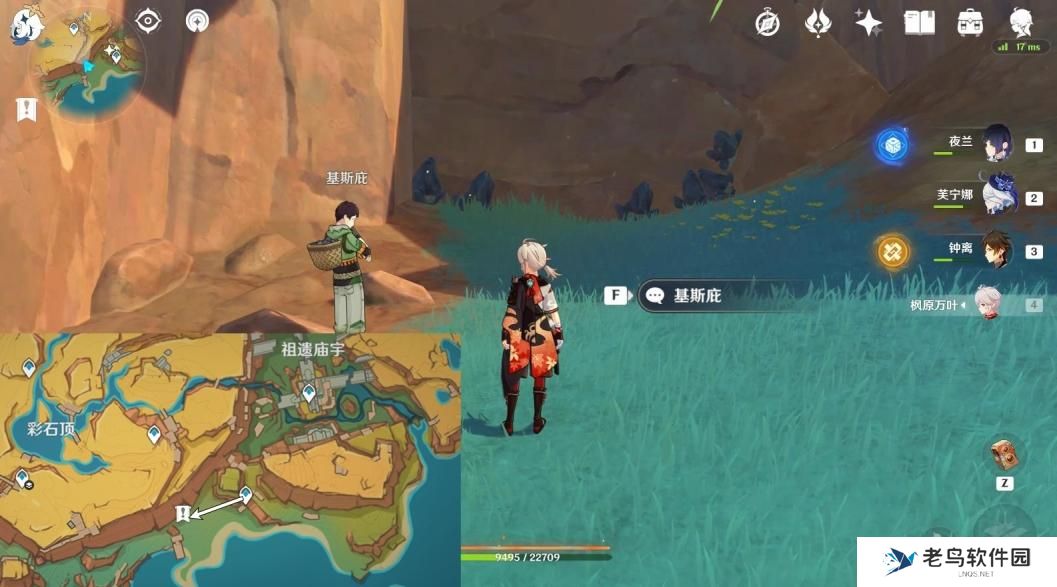Open the compass icon in the top bar
Image resolution: width=1057 pixels, height=587 pixels.
point(767,23)
